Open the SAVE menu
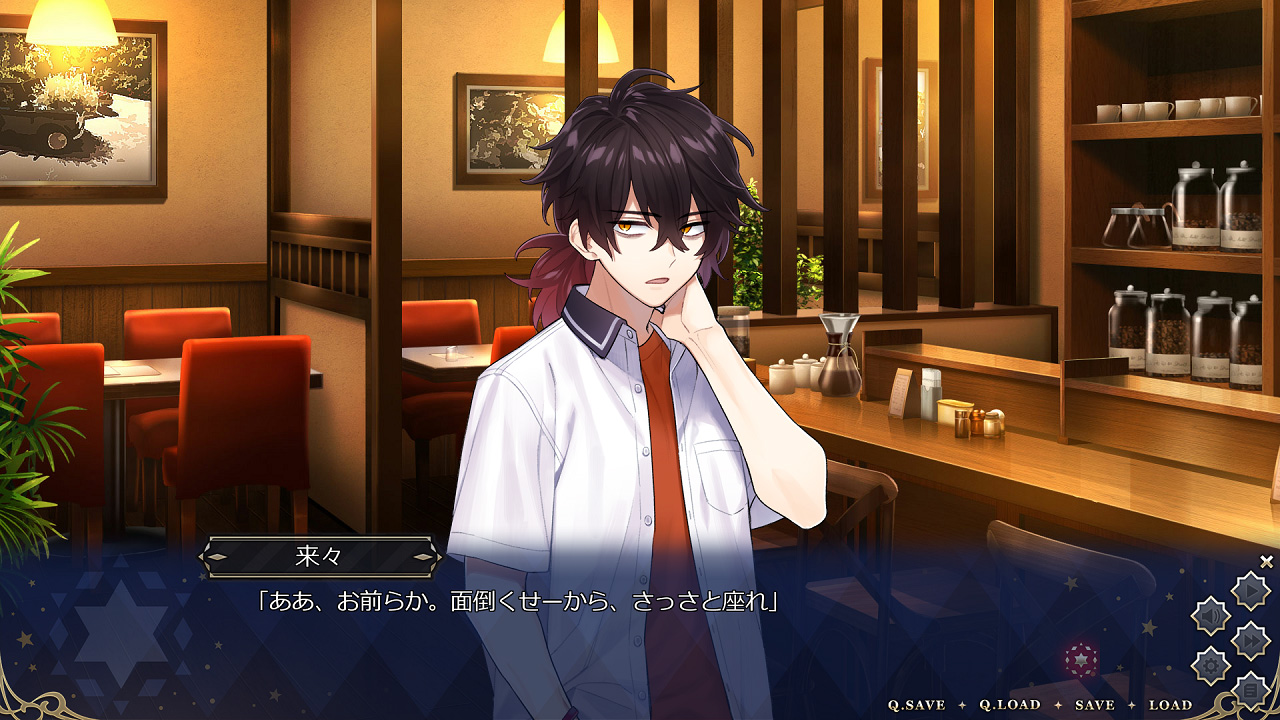The width and height of the screenshot is (1280, 720). (x=1094, y=705)
